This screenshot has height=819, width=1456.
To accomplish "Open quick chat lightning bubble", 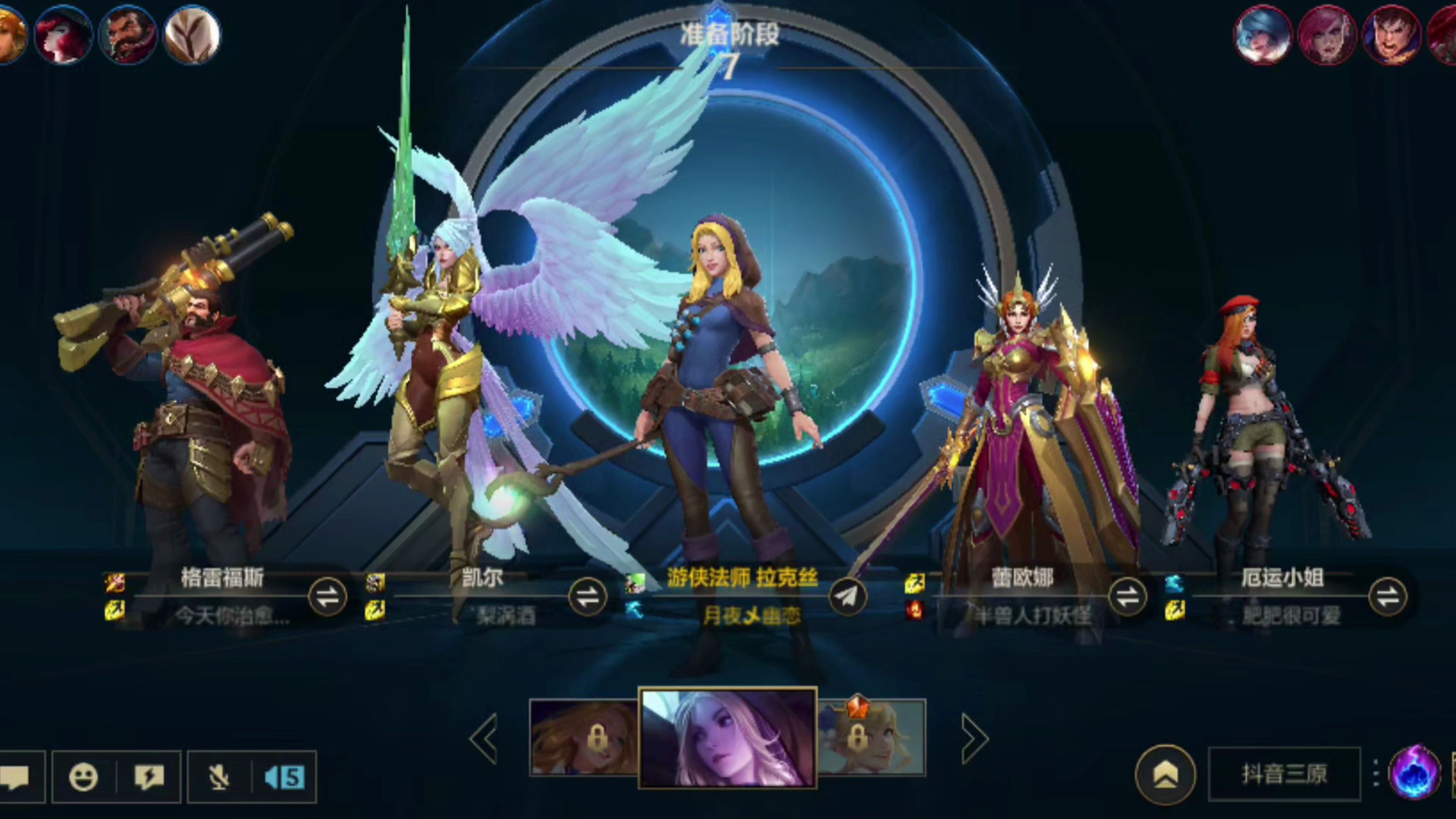I will pyautogui.click(x=149, y=777).
